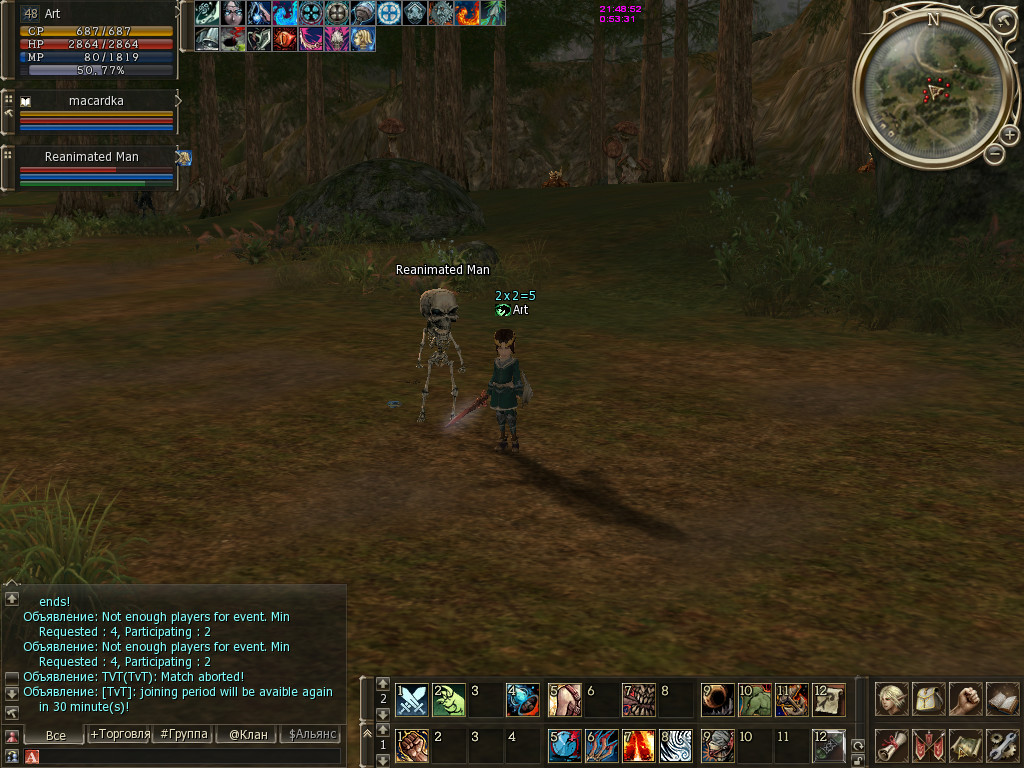
Task: Switch to the +Торговля chat tab
Action: click(x=120, y=734)
